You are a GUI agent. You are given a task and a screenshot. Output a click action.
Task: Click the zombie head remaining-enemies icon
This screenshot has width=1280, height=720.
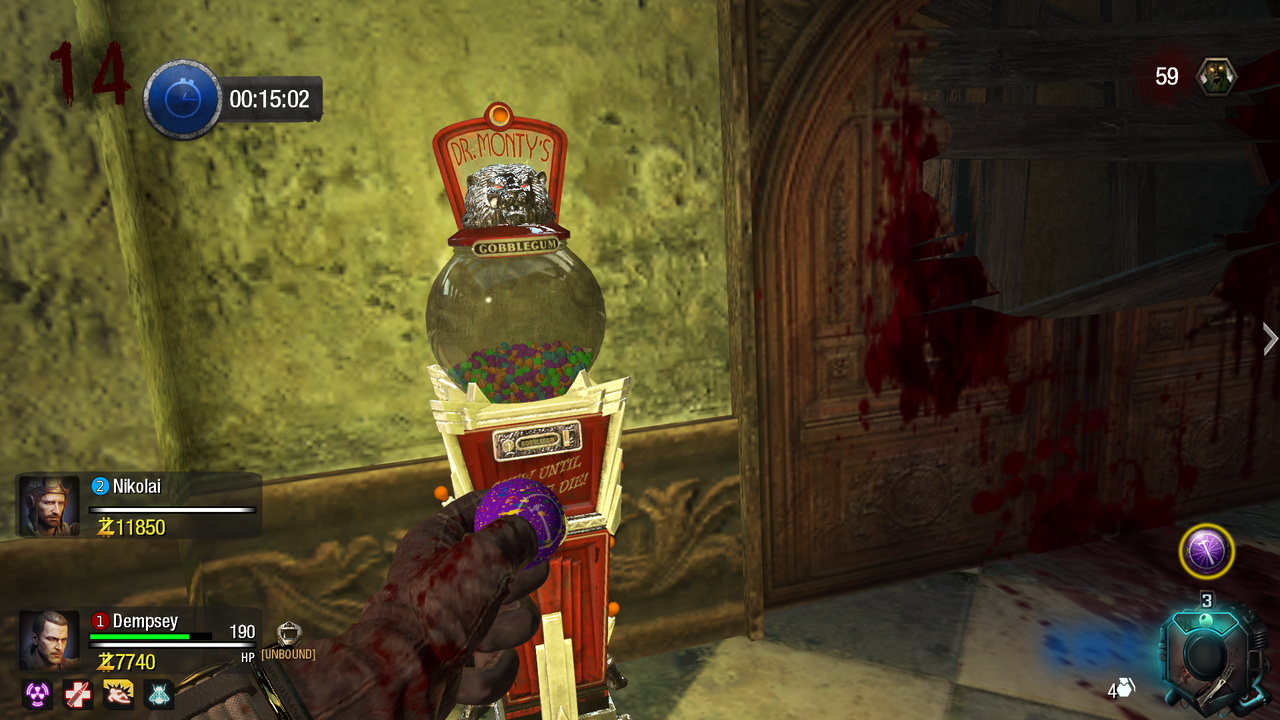[1217, 76]
